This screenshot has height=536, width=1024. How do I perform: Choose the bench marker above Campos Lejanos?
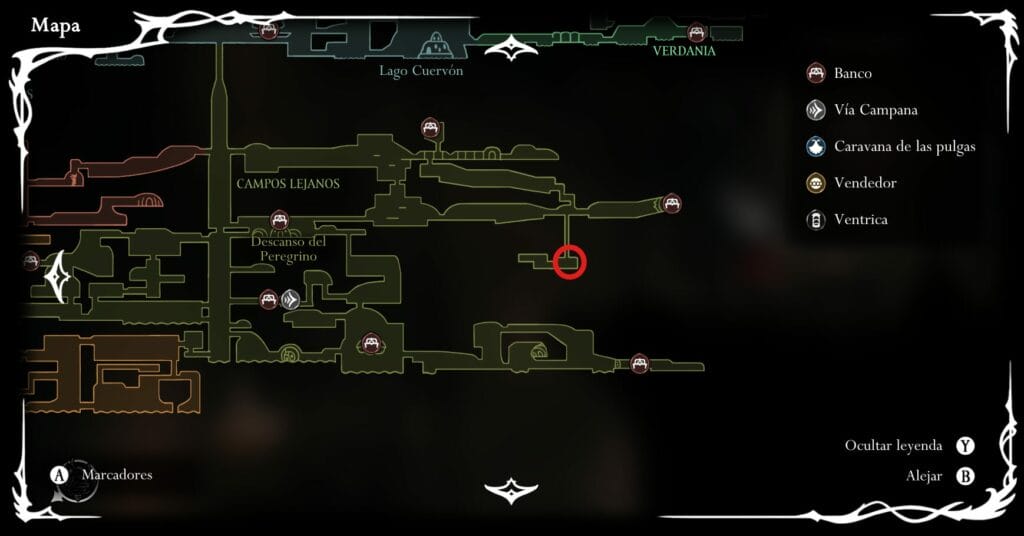tap(430, 128)
